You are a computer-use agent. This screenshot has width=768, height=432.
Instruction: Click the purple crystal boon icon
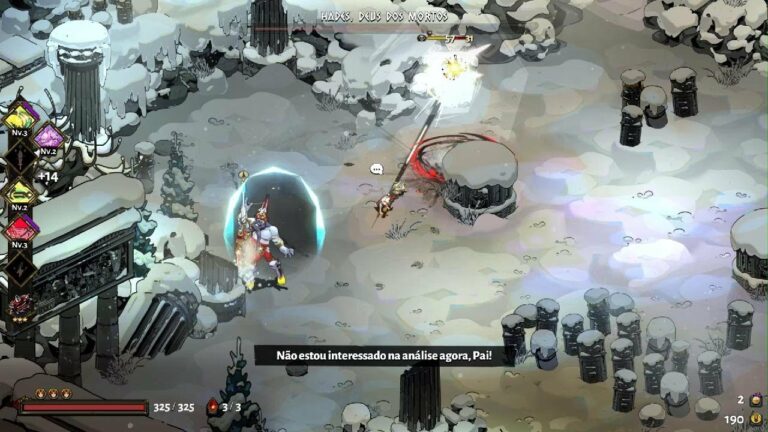click(x=48, y=135)
